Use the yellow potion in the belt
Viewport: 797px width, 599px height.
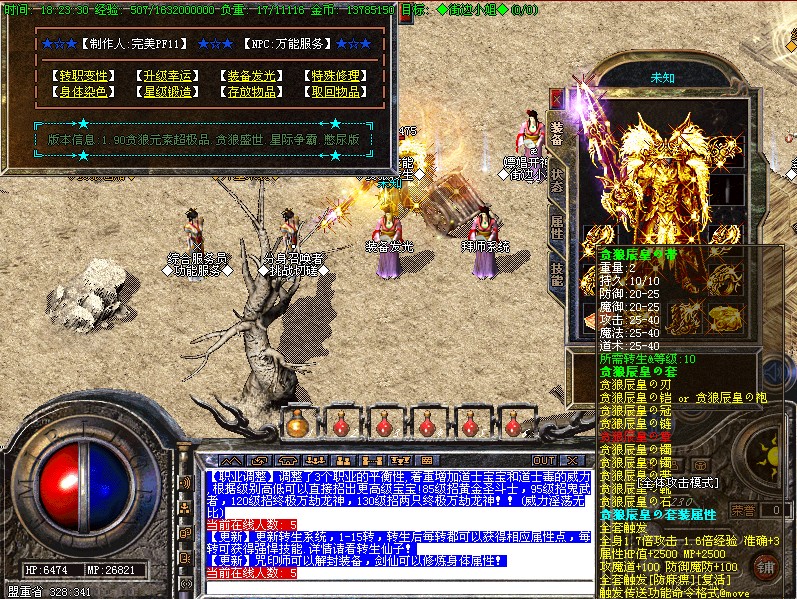(x=297, y=424)
